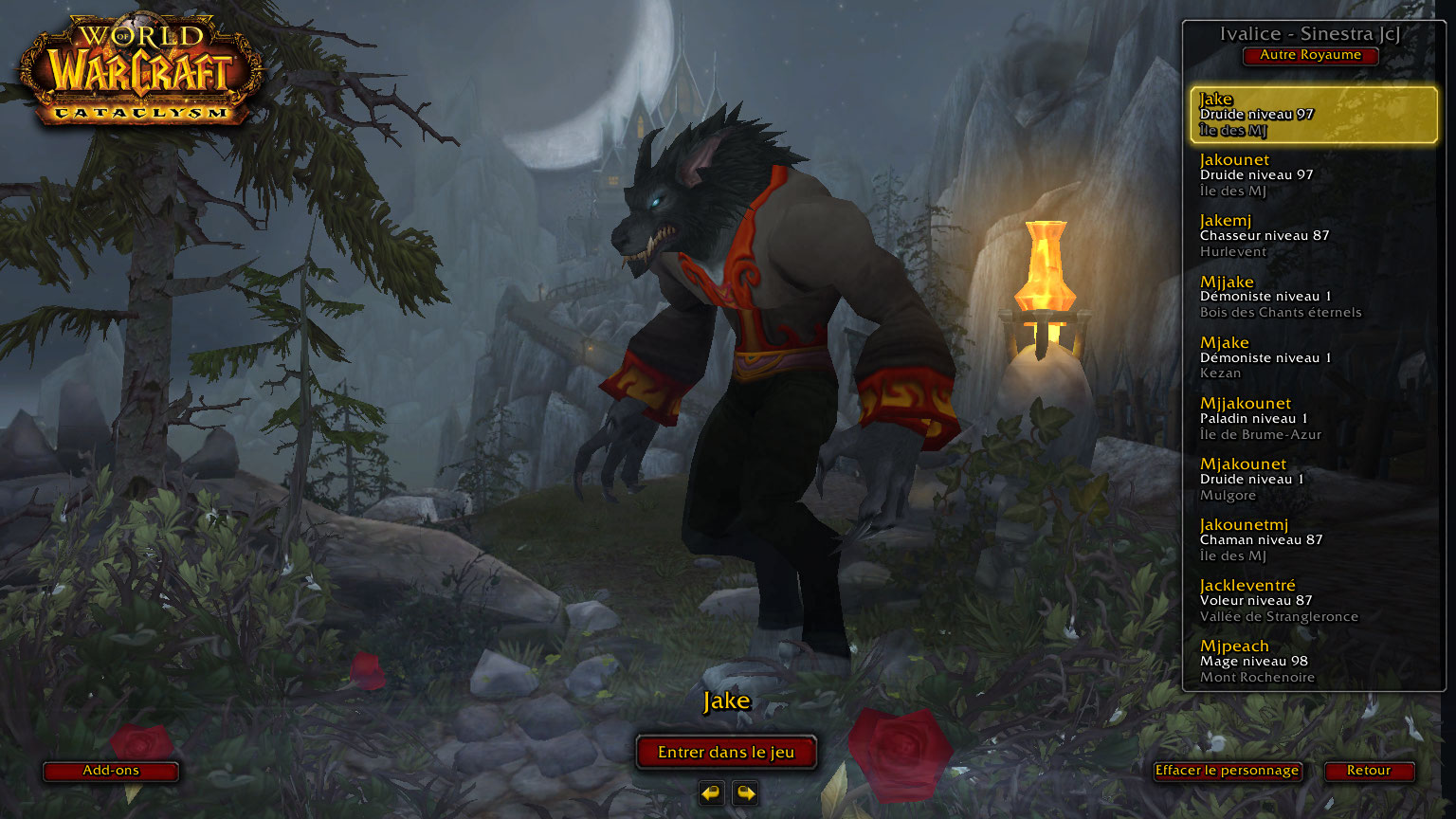Choose the Mulgore druid Mjakounet
The width and height of the screenshot is (1456, 819).
click(x=1313, y=479)
